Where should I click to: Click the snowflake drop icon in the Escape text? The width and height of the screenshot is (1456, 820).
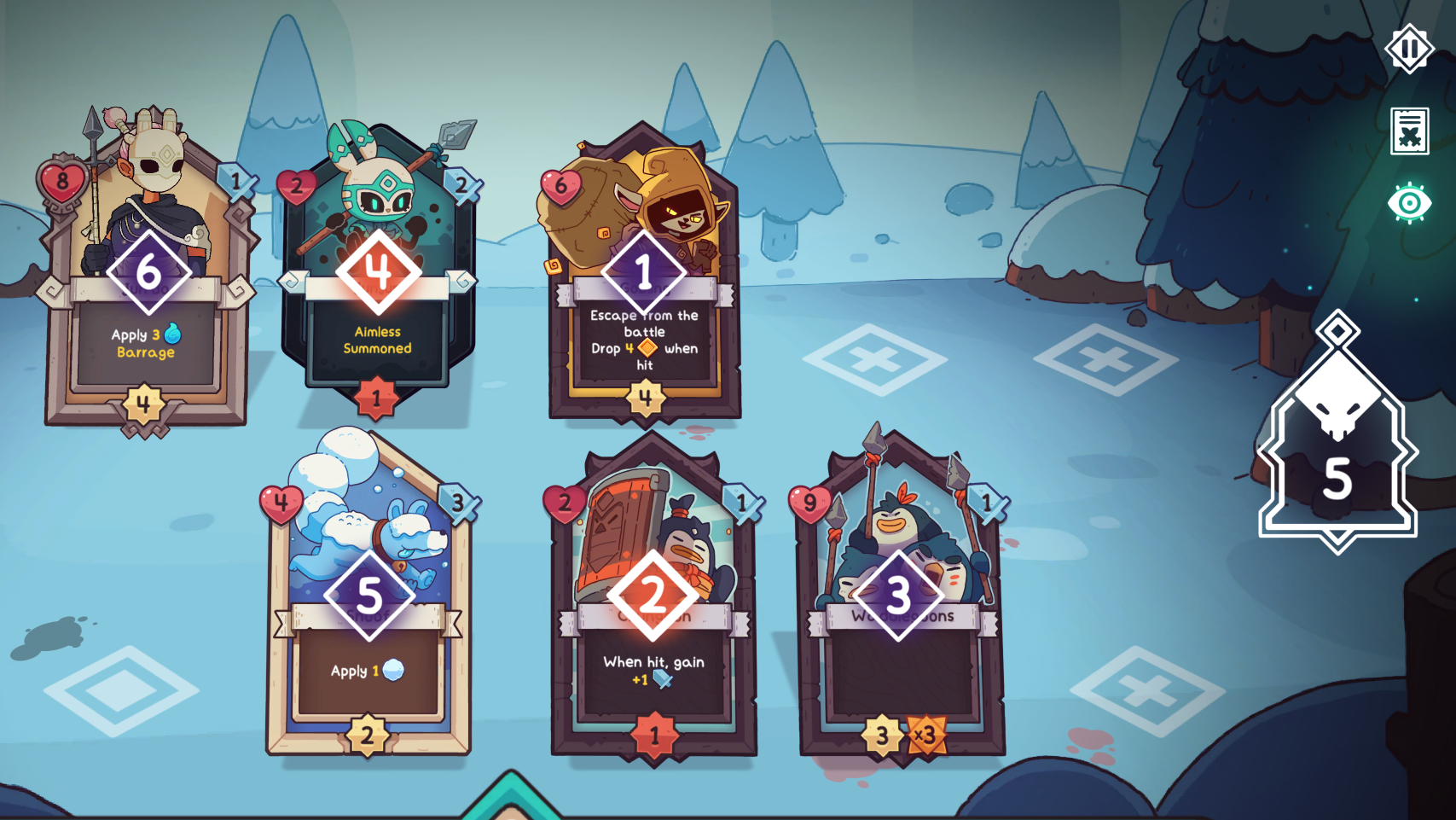click(x=649, y=348)
